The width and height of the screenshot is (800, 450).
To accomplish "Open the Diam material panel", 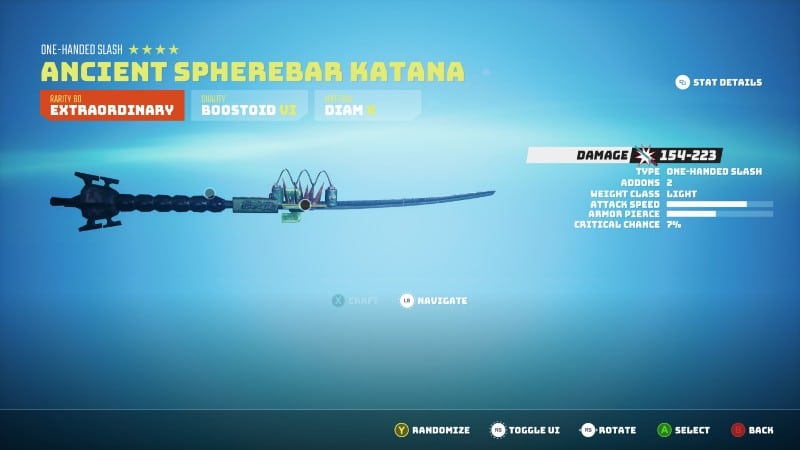I will 367,105.
